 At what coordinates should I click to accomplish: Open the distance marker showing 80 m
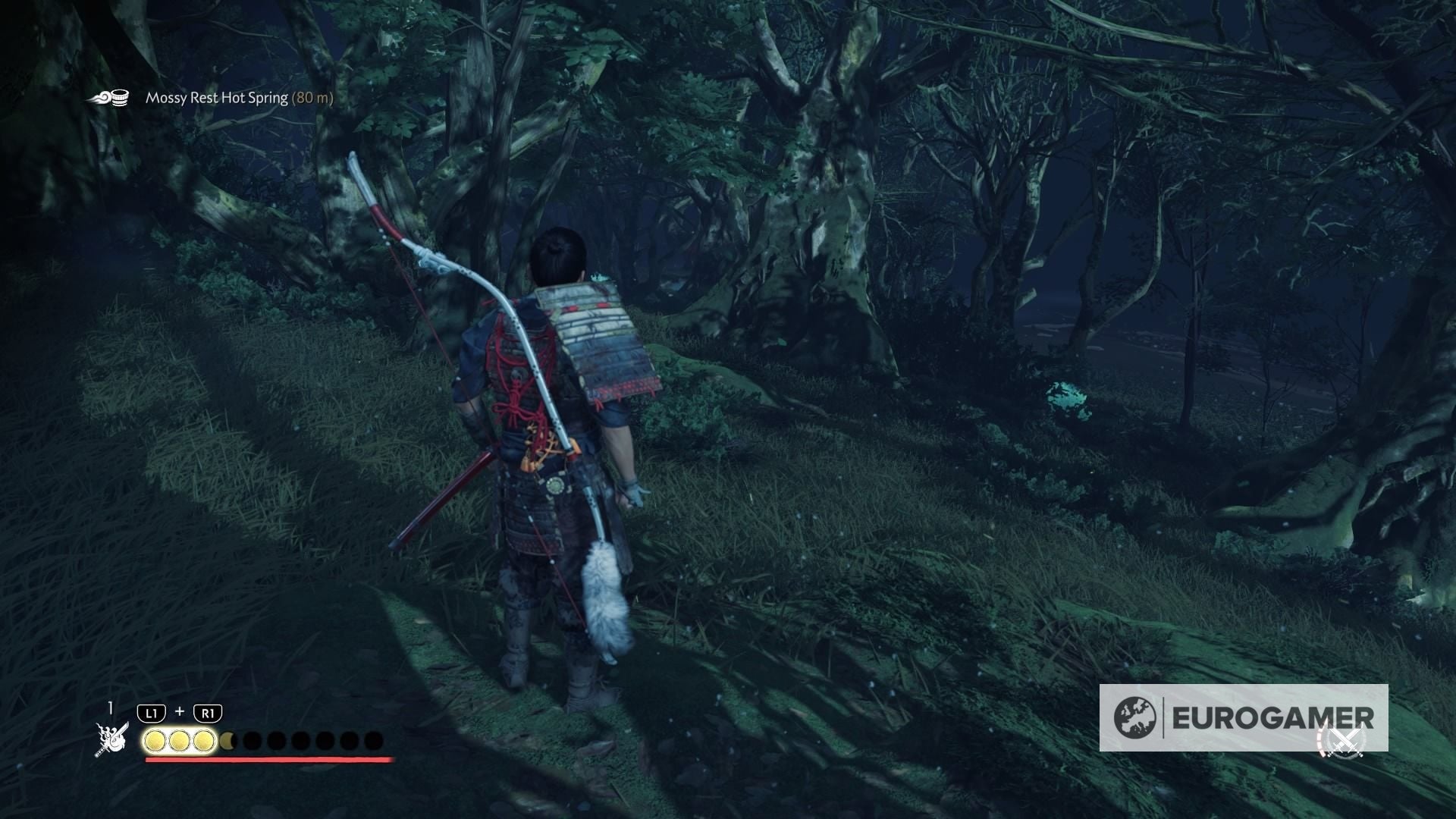(312, 98)
